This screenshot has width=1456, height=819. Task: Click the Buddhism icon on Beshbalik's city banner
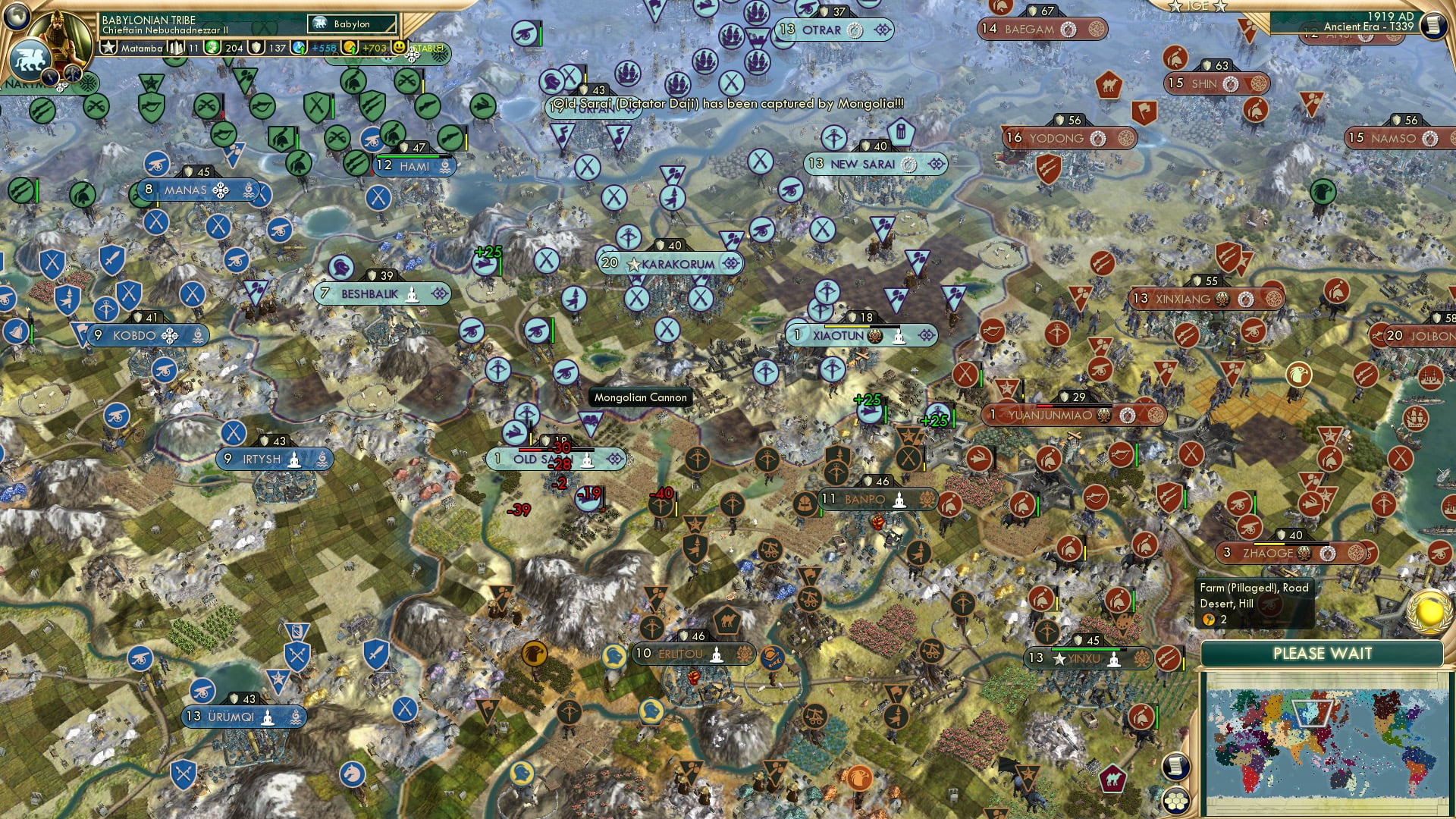(413, 295)
